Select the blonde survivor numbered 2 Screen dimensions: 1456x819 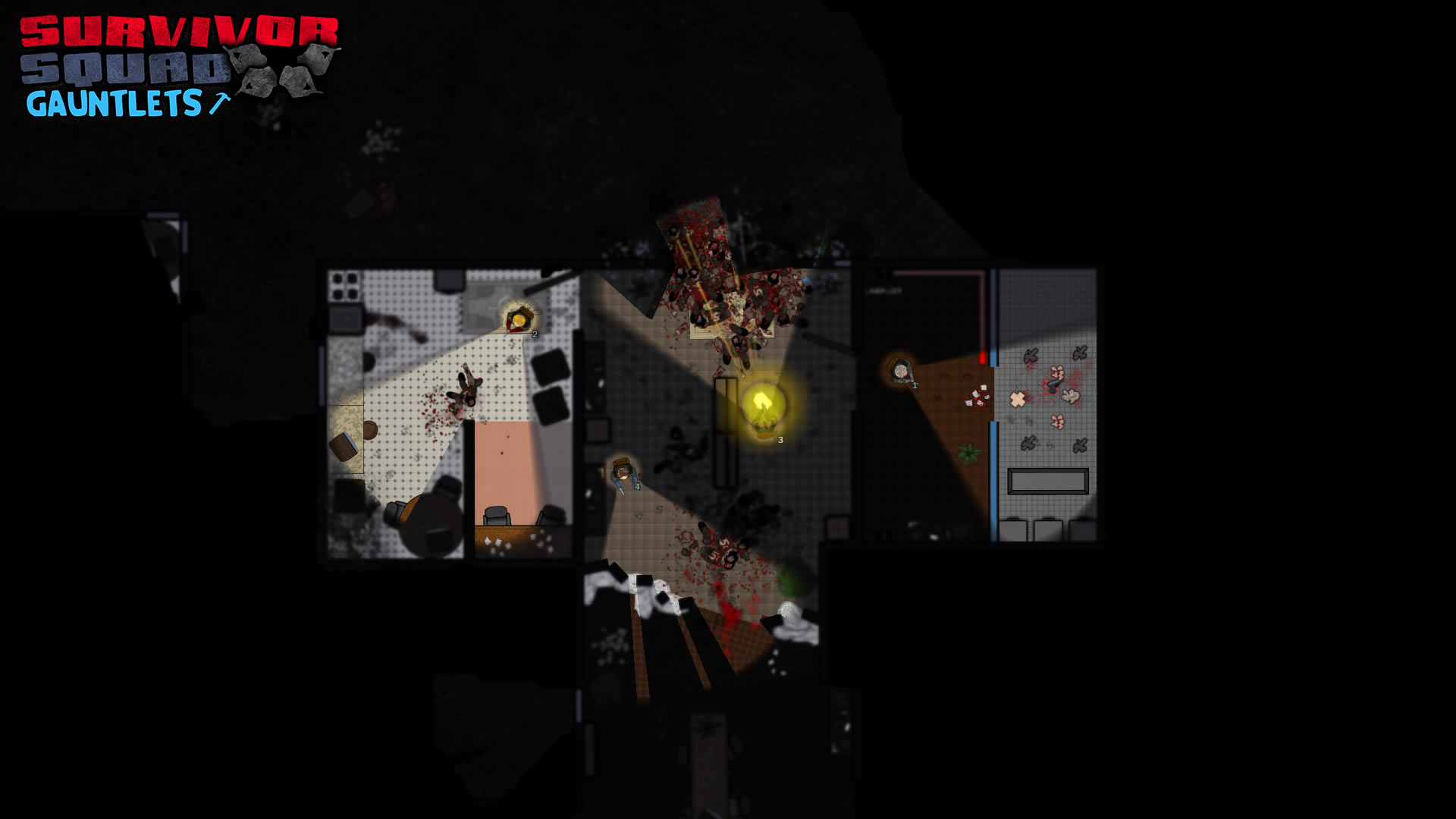[x=519, y=320]
